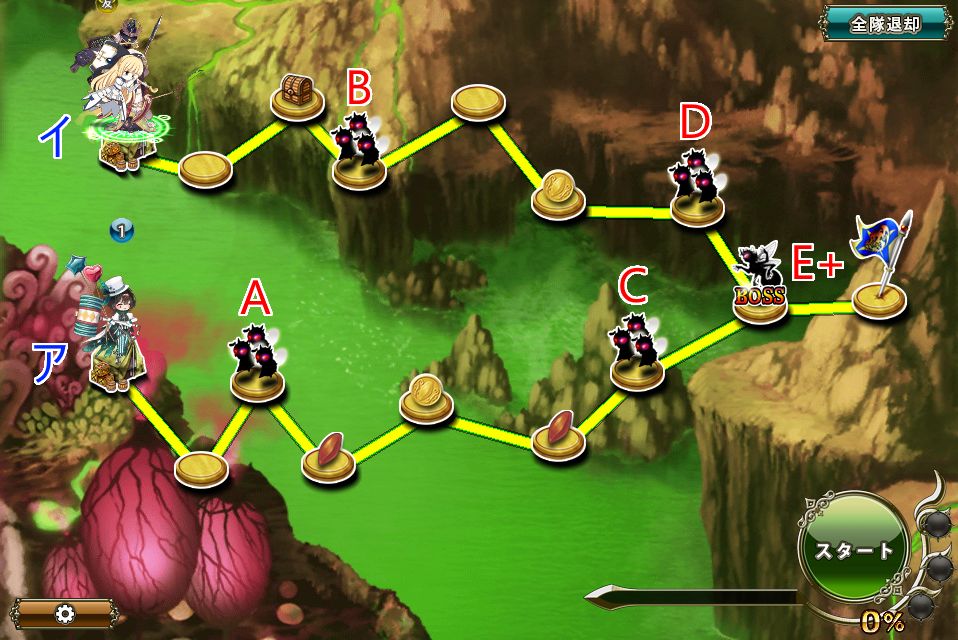Open the gear settings menu
The width and height of the screenshot is (958, 640).
tap(65, 613)
